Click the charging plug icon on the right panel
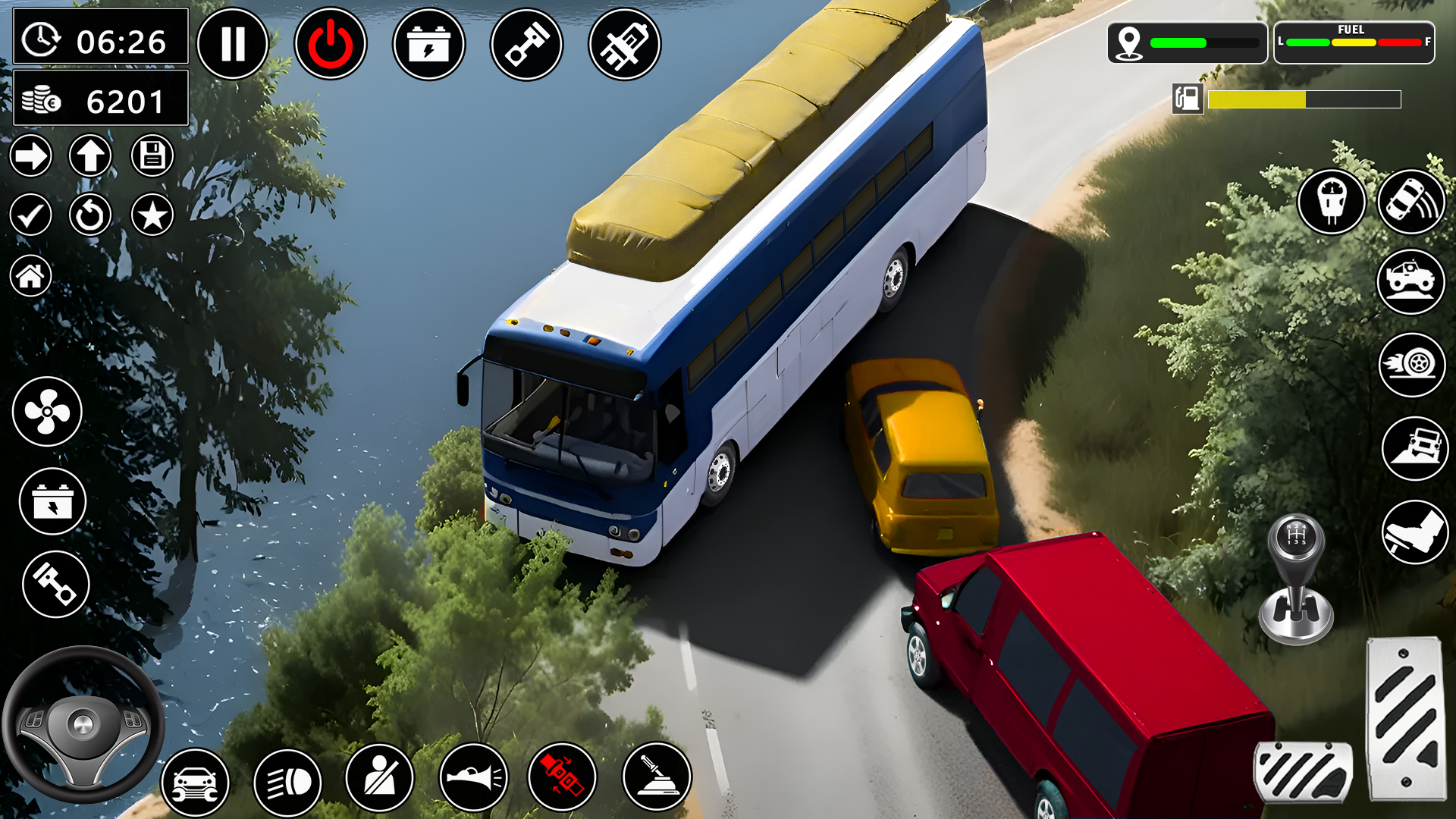1456x819 pixels. [x=1332, y=201]
